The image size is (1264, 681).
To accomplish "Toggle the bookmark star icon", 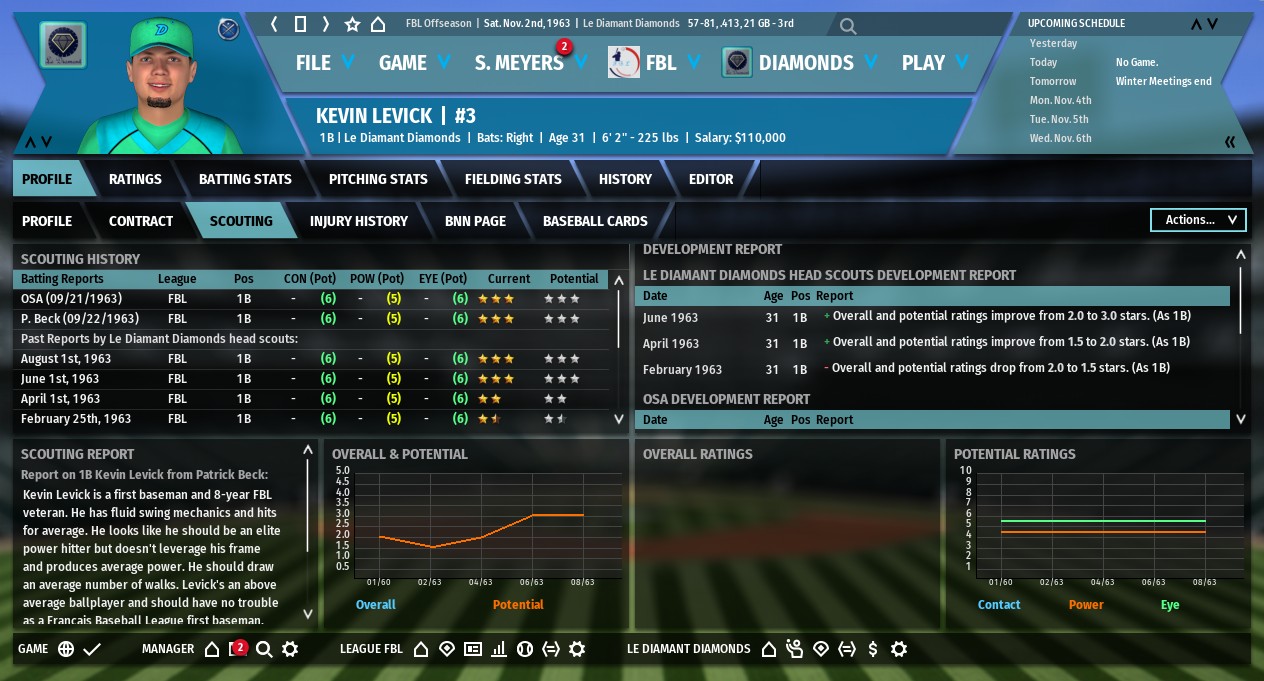I will (x=352, y=24).
